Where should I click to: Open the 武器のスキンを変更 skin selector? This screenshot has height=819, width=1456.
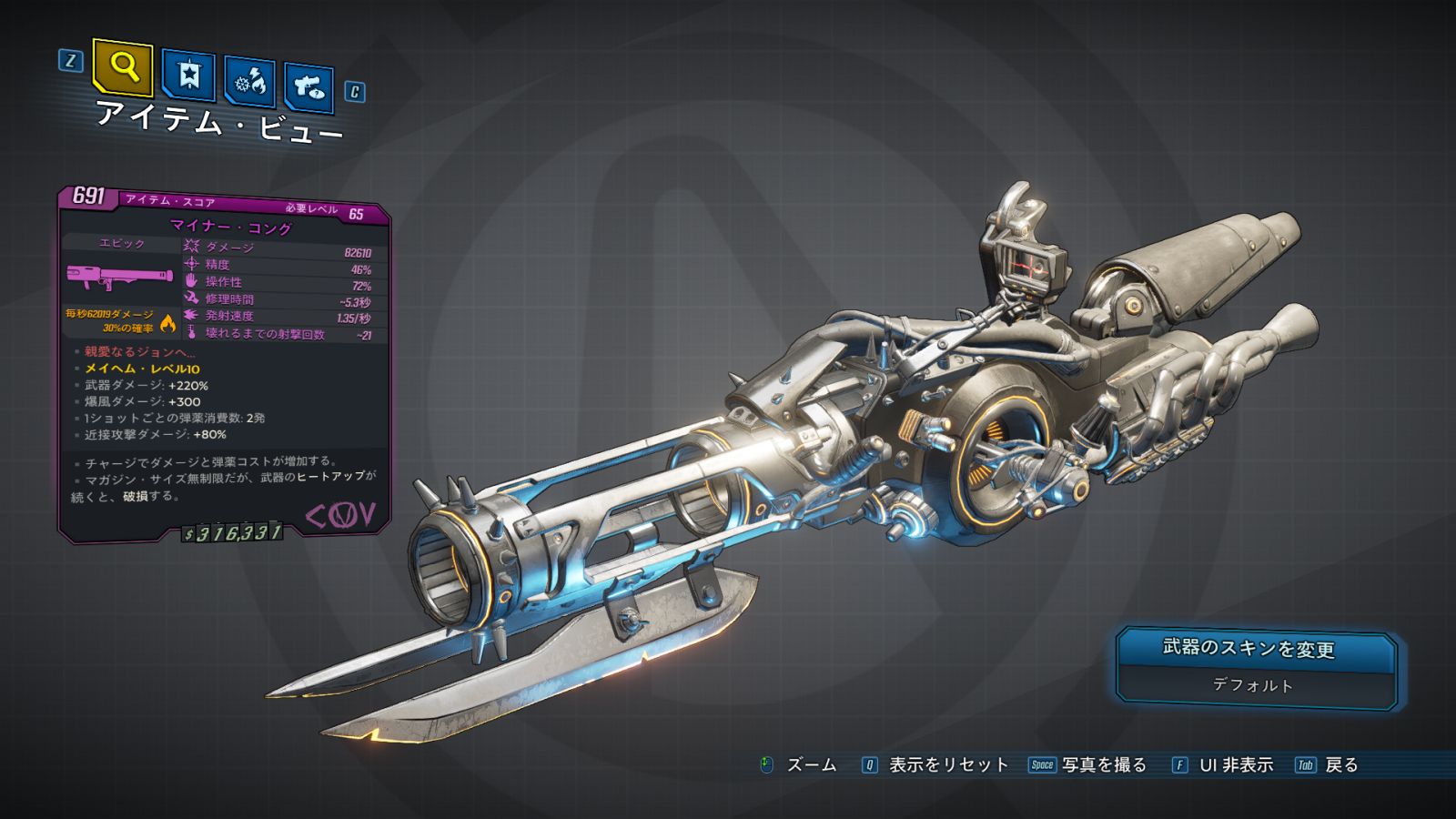1256,666
